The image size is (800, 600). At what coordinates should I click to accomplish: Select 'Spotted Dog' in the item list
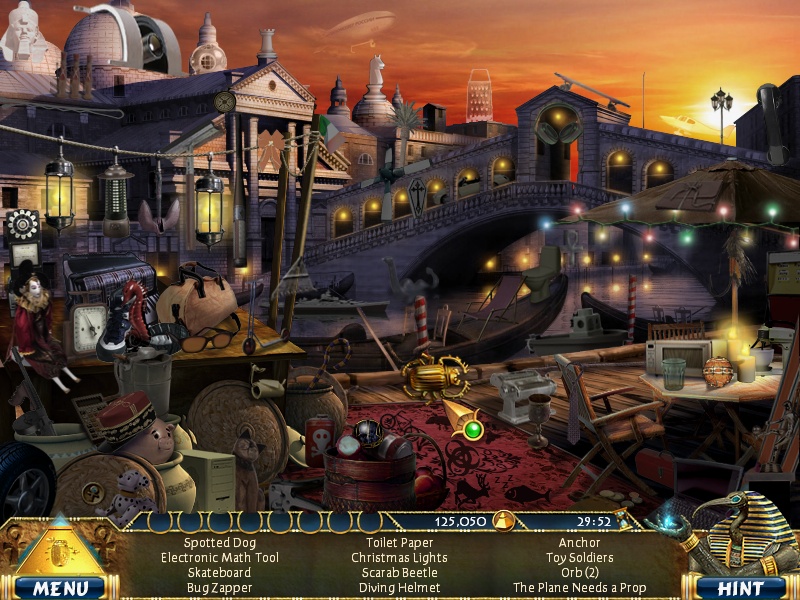[219, 543]
